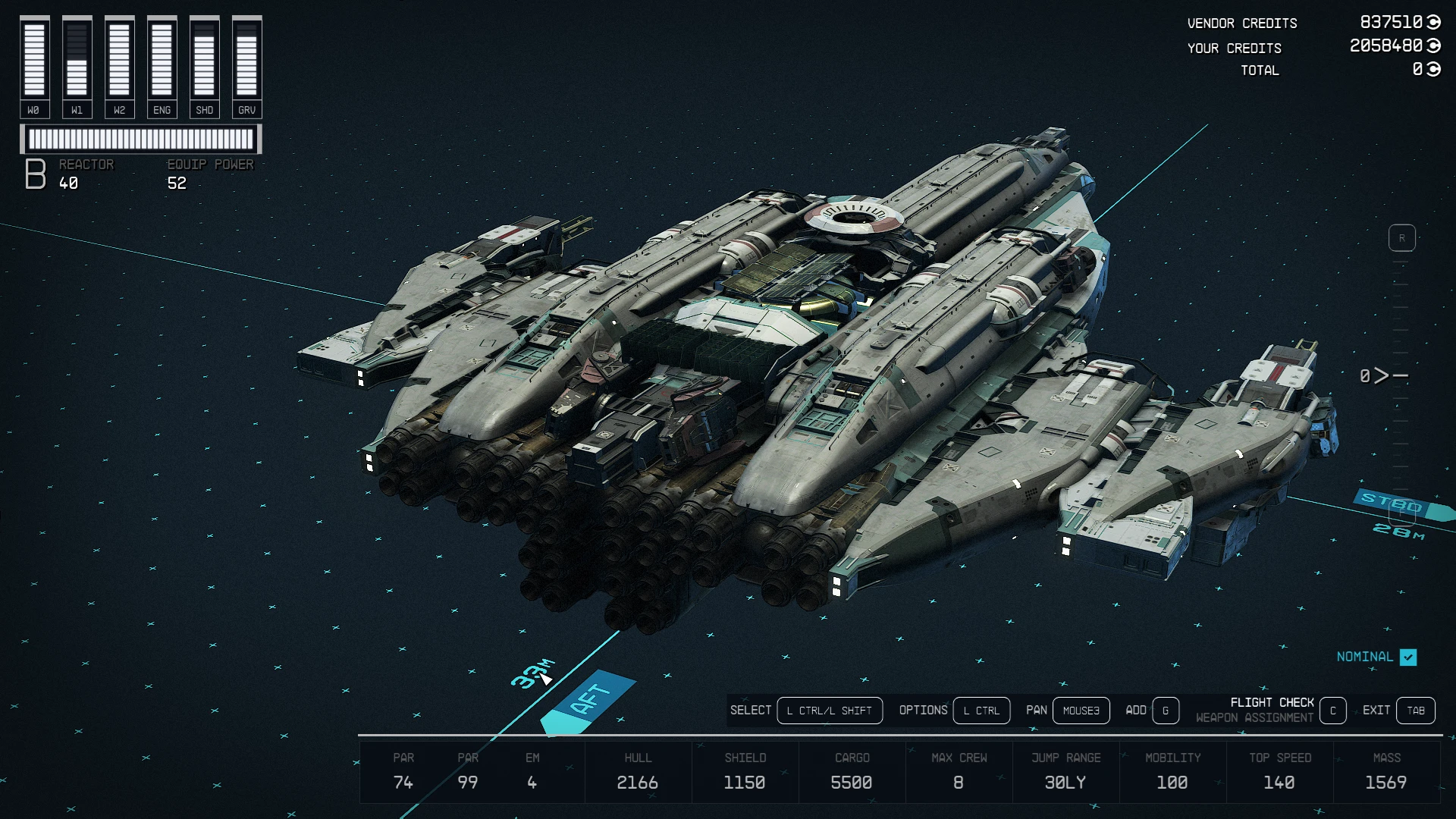1456x819 pixels.
Task: Activate the Select action in the bottom bar
Action: coord(829,711)
